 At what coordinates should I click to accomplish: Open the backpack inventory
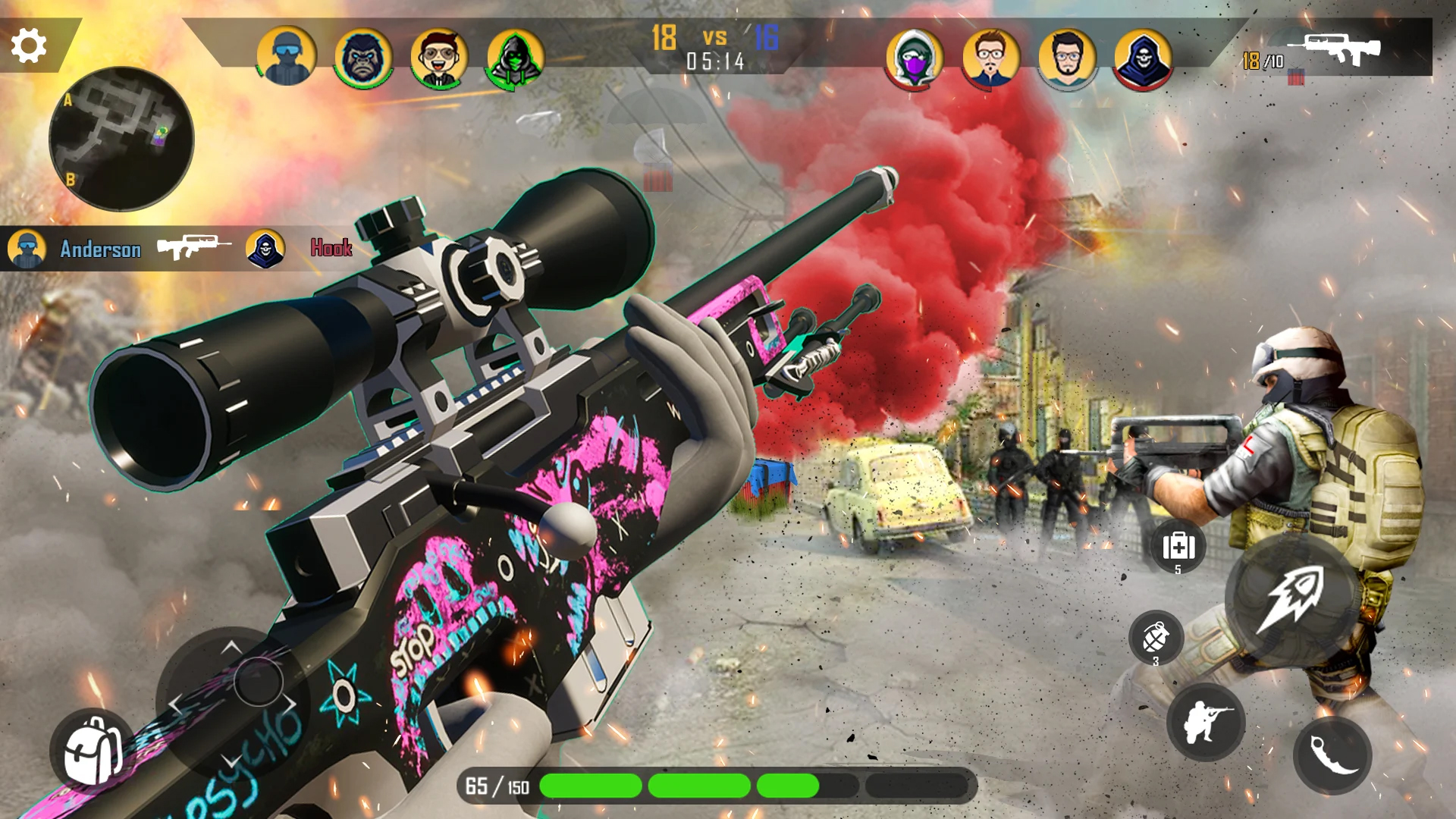(93, 752)
